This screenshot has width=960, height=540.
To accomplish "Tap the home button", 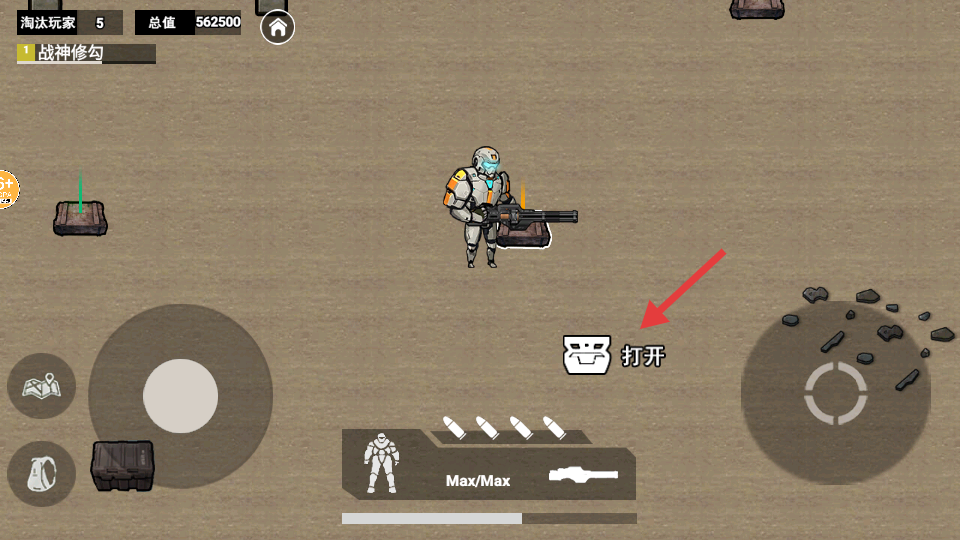I will click(x=277, y=27).
